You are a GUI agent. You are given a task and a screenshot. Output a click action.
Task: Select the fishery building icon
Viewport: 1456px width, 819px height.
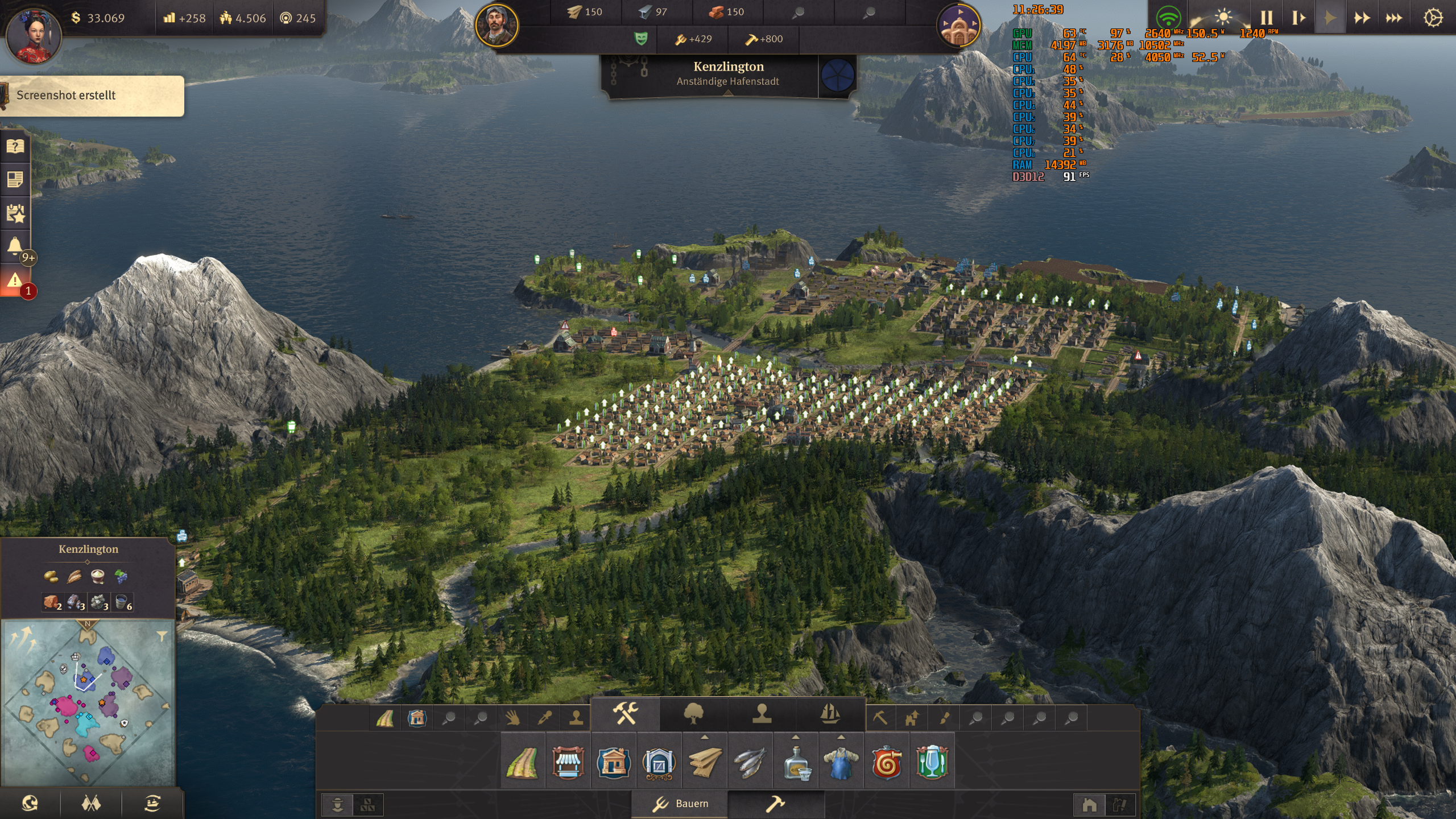tap(750, 763)
